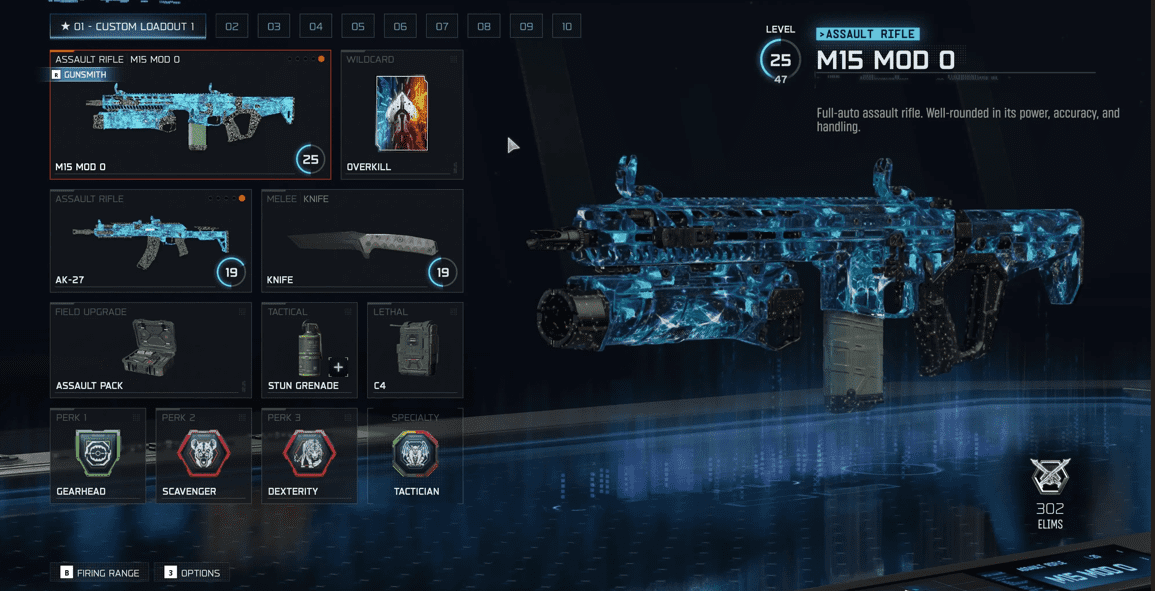Select the 01 Custom Loadout 1 tab
The image size is (1155, 591).
pos(128,26)
